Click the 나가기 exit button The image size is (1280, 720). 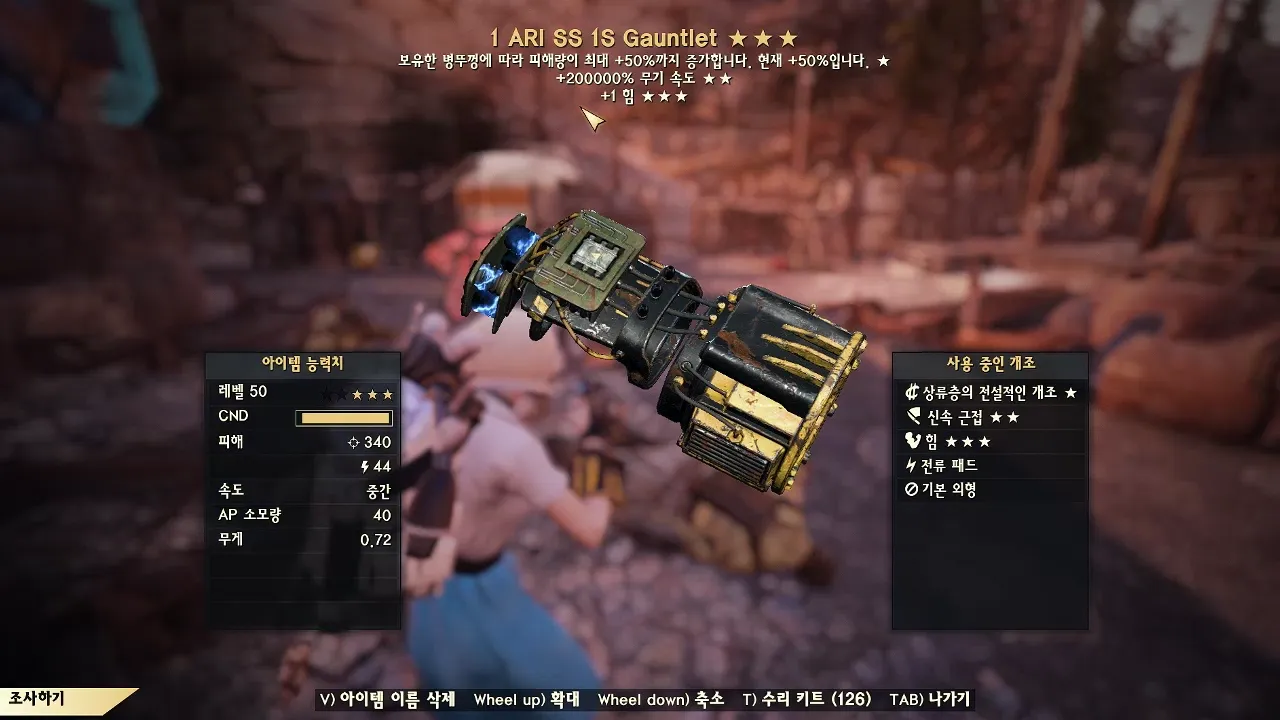(x=929, y=699)
